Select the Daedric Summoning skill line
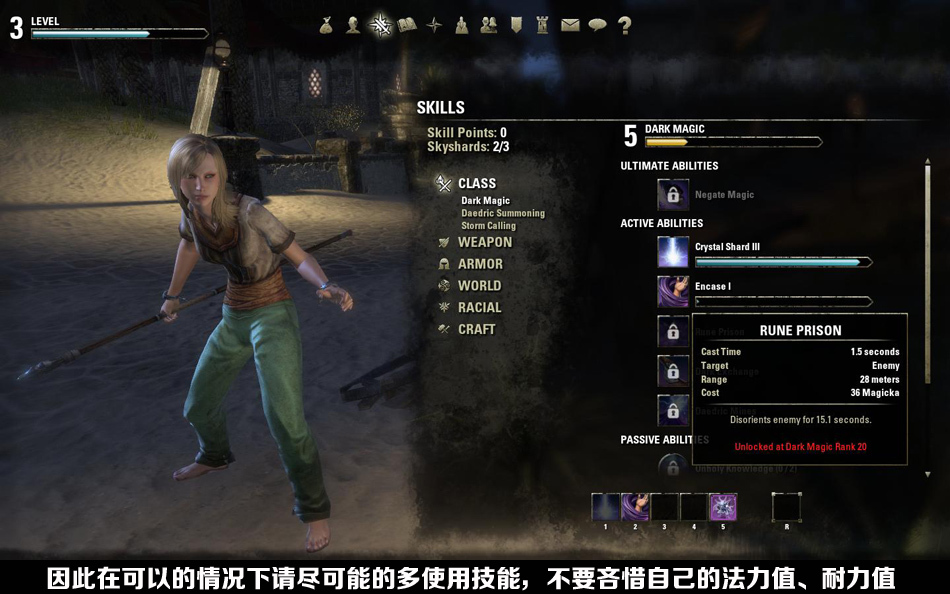950x594 pixels. pos(503,213)
